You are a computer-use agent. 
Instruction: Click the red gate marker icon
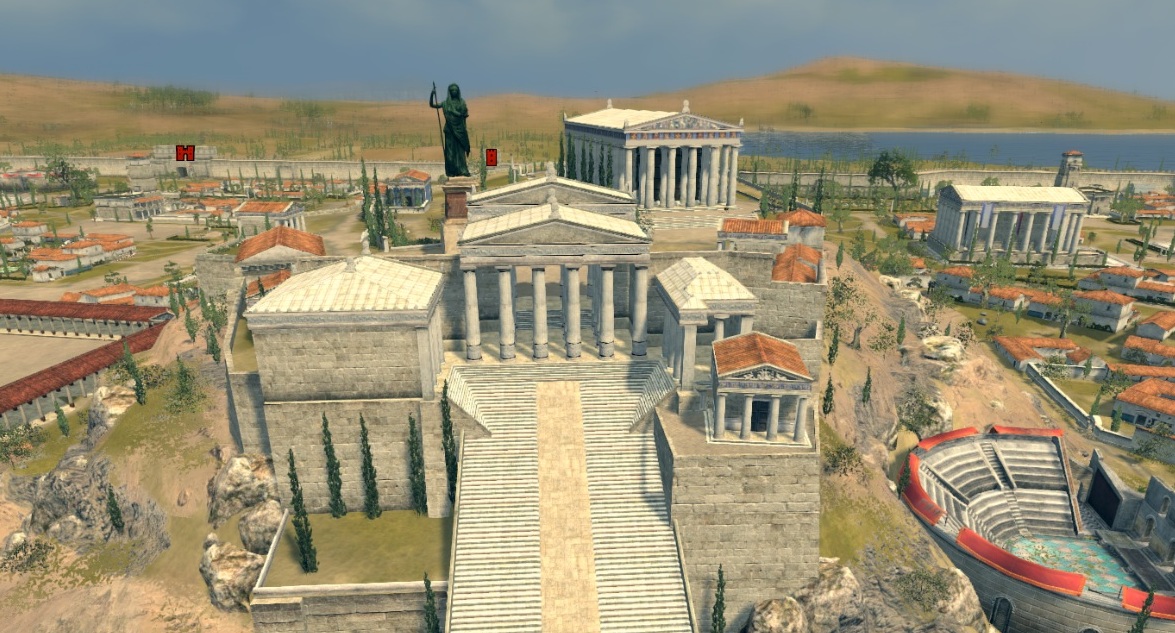185,153
